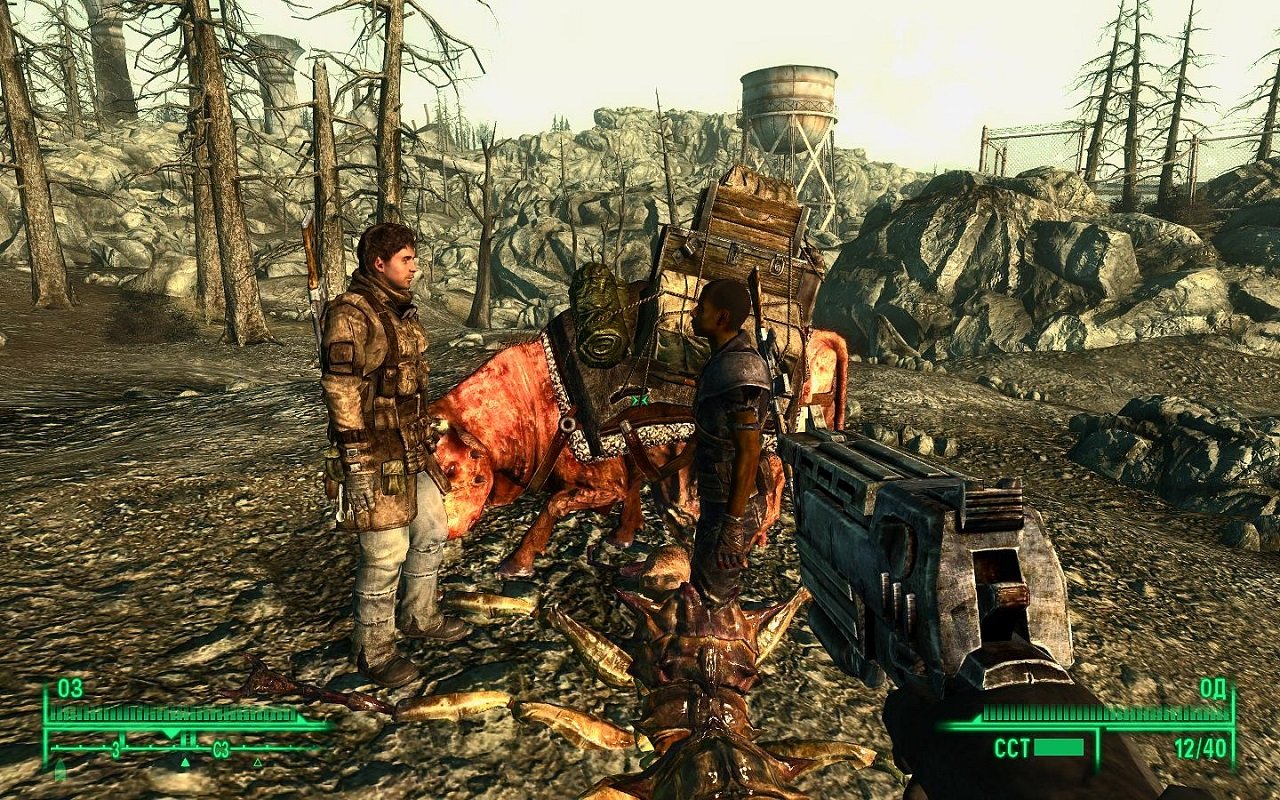Click the ССТ condition meter fill

tap(1058, 747)
